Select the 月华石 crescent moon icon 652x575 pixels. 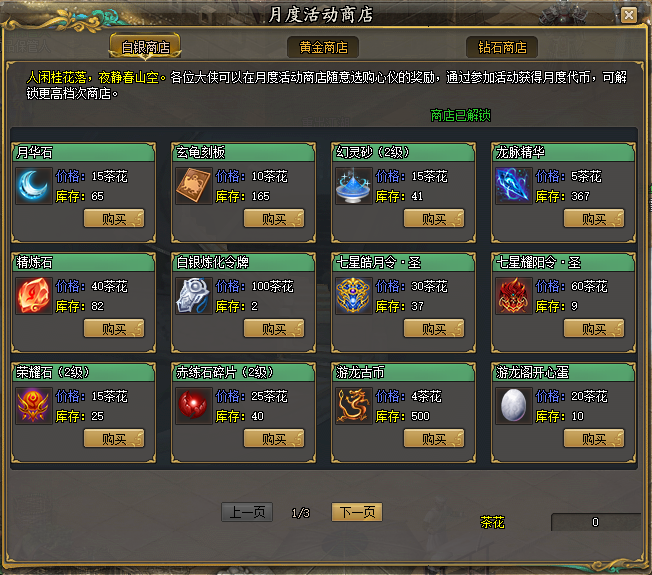click(x=33, y=186)
